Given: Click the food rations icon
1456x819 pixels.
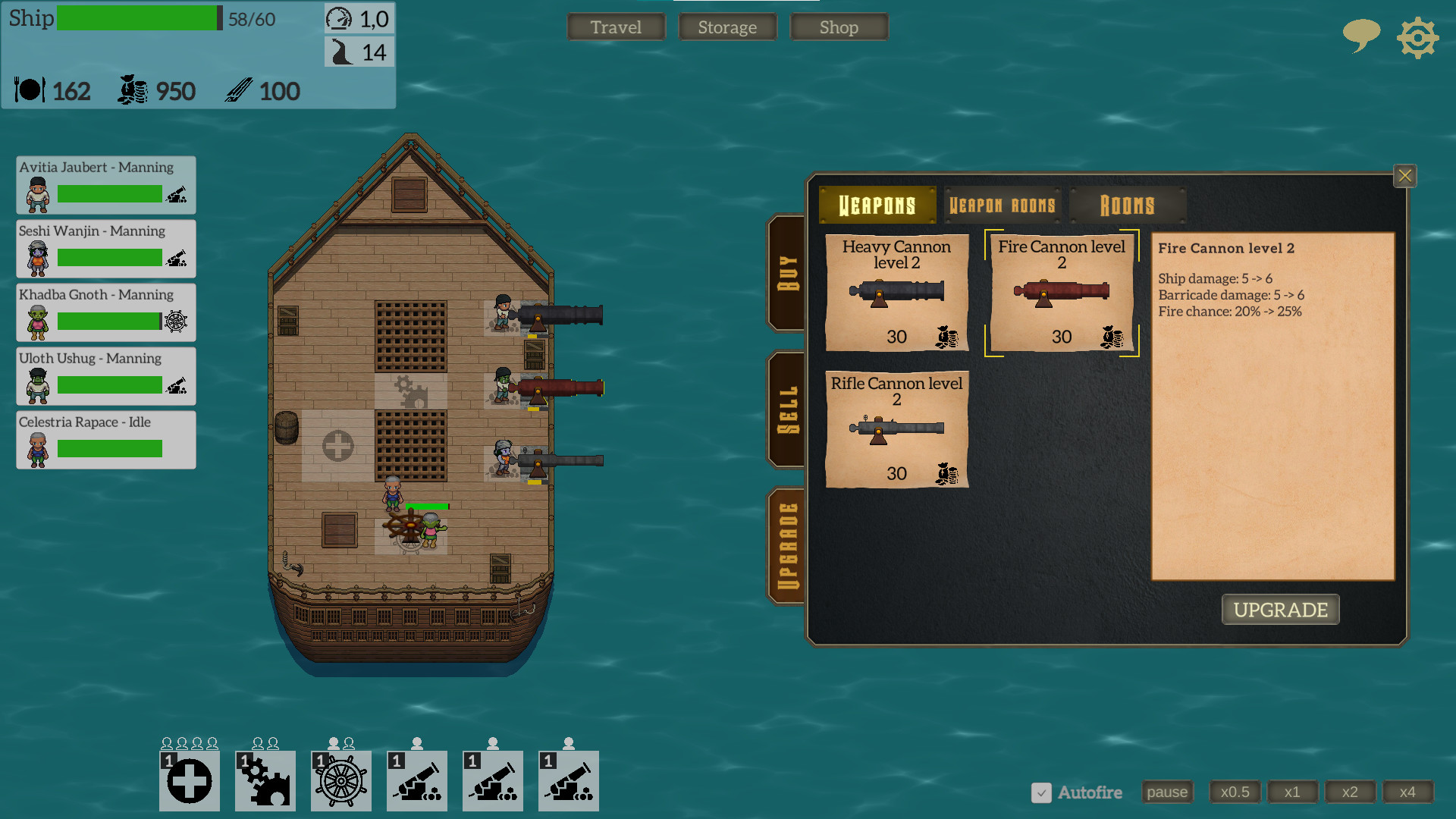Looking at the screenshot, I should (29, 90).
